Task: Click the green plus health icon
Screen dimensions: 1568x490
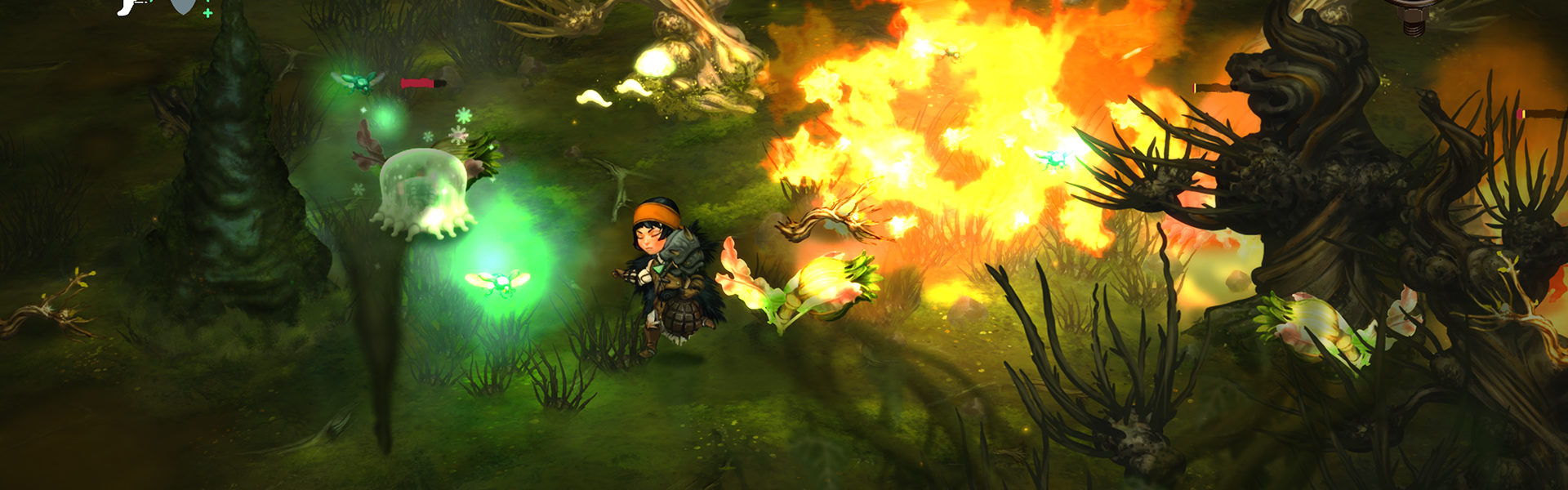Action: coord(207,13)
